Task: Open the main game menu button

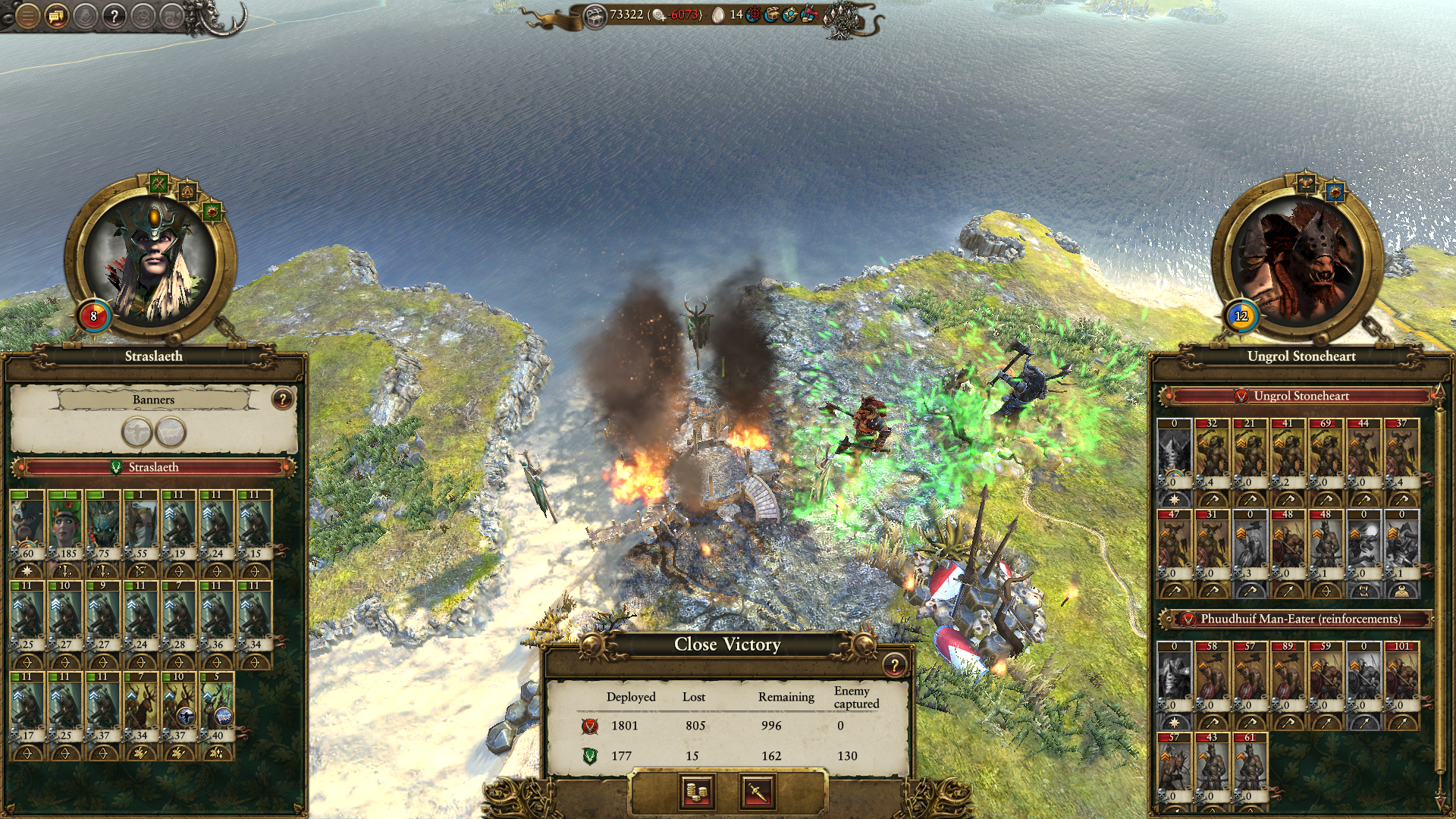Action: pyautogui.click(x=27, y=15)
